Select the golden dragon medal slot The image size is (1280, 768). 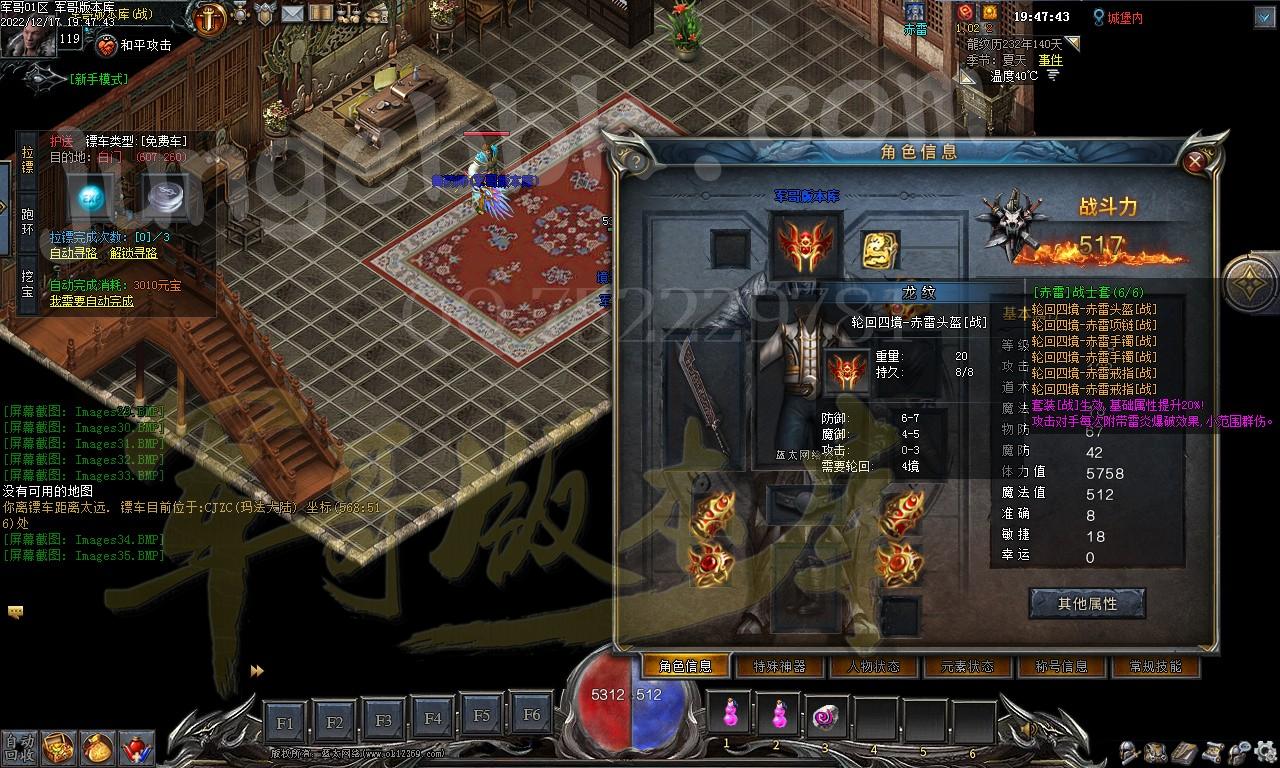coord(880,249)
